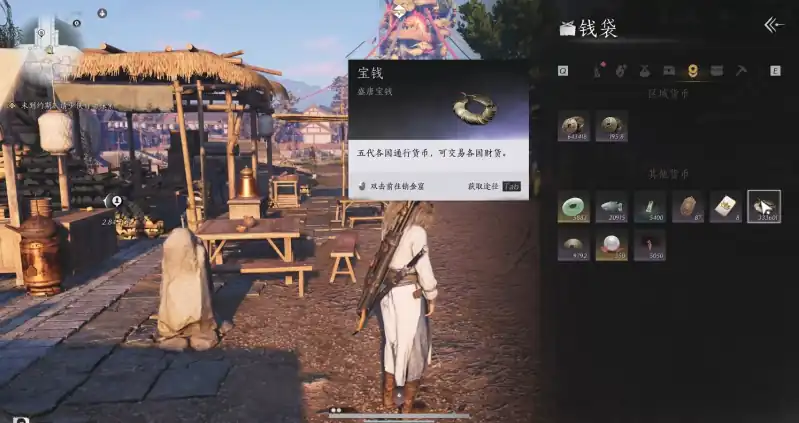Open the pickaxe tools tab

[x=742, y=70]
